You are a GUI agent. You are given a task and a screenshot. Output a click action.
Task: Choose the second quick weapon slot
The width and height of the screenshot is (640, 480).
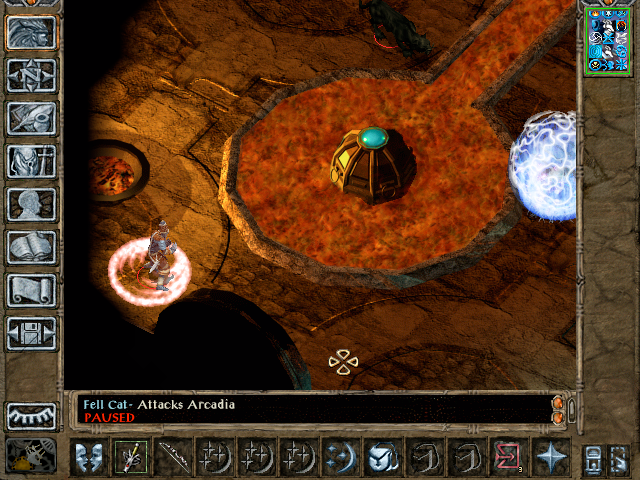(x=172, y=457)
